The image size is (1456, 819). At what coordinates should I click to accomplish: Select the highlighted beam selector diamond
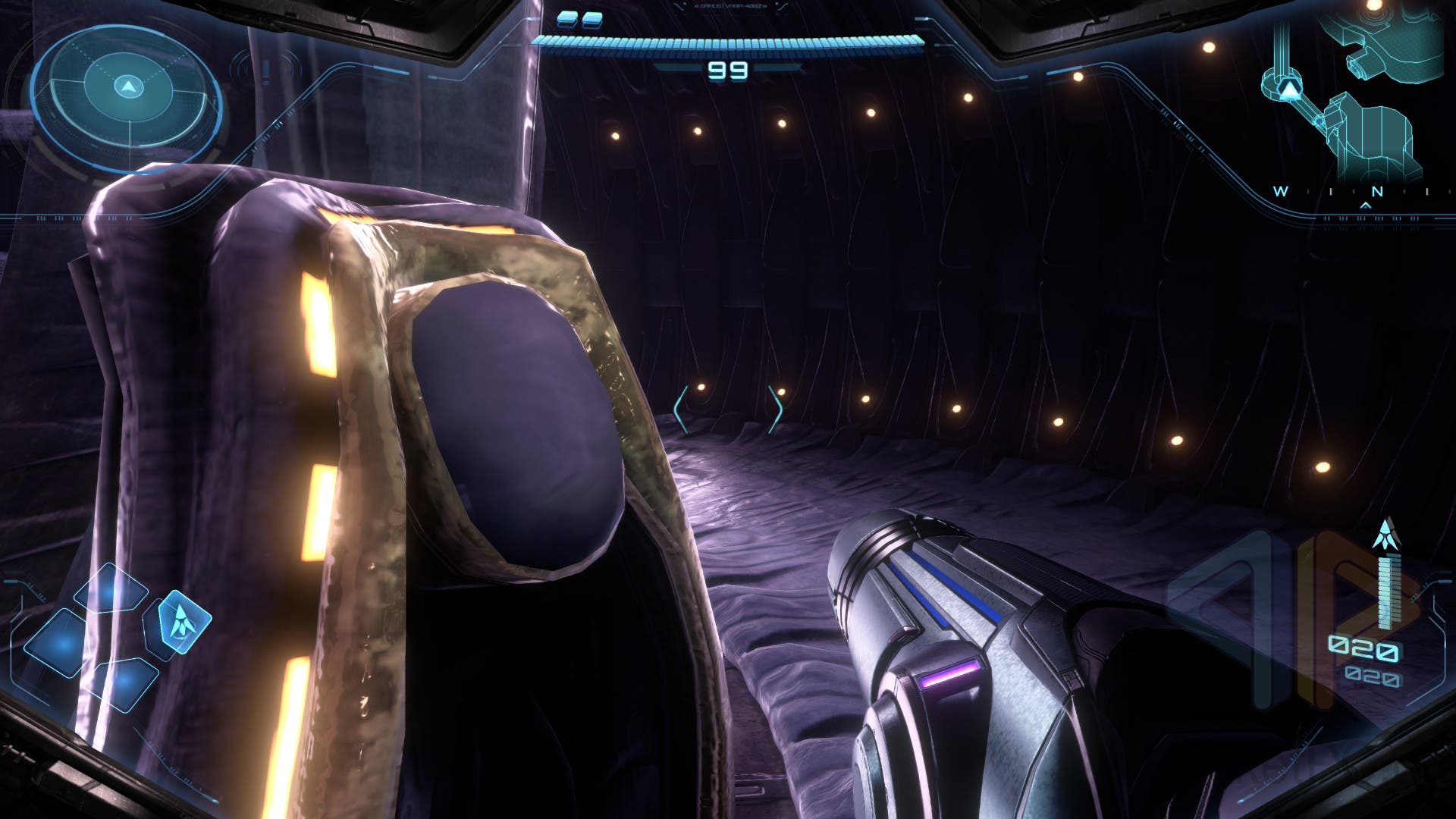click(x=183, y=622)
